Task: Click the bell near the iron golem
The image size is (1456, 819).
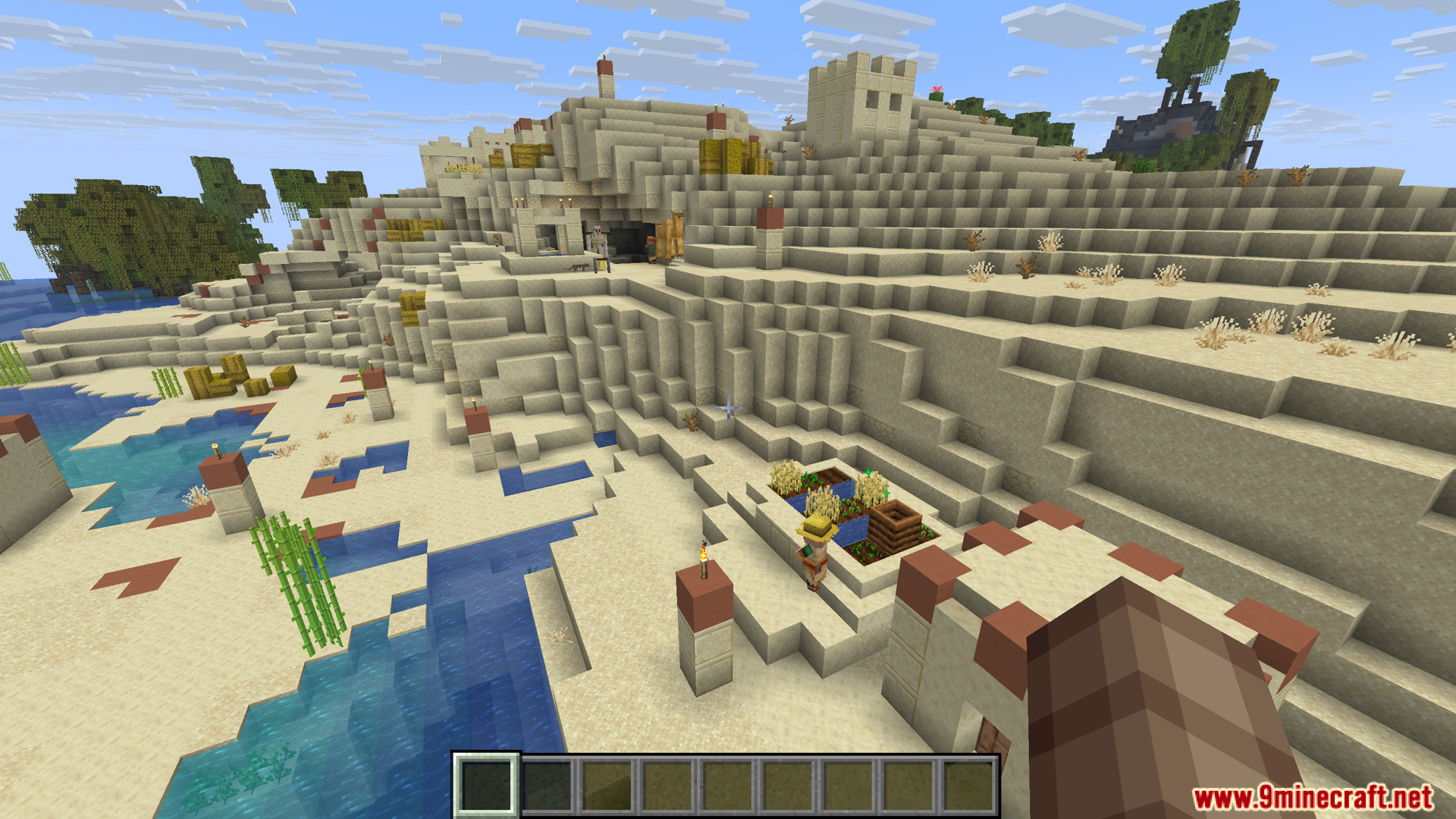Action: [601, 265]
